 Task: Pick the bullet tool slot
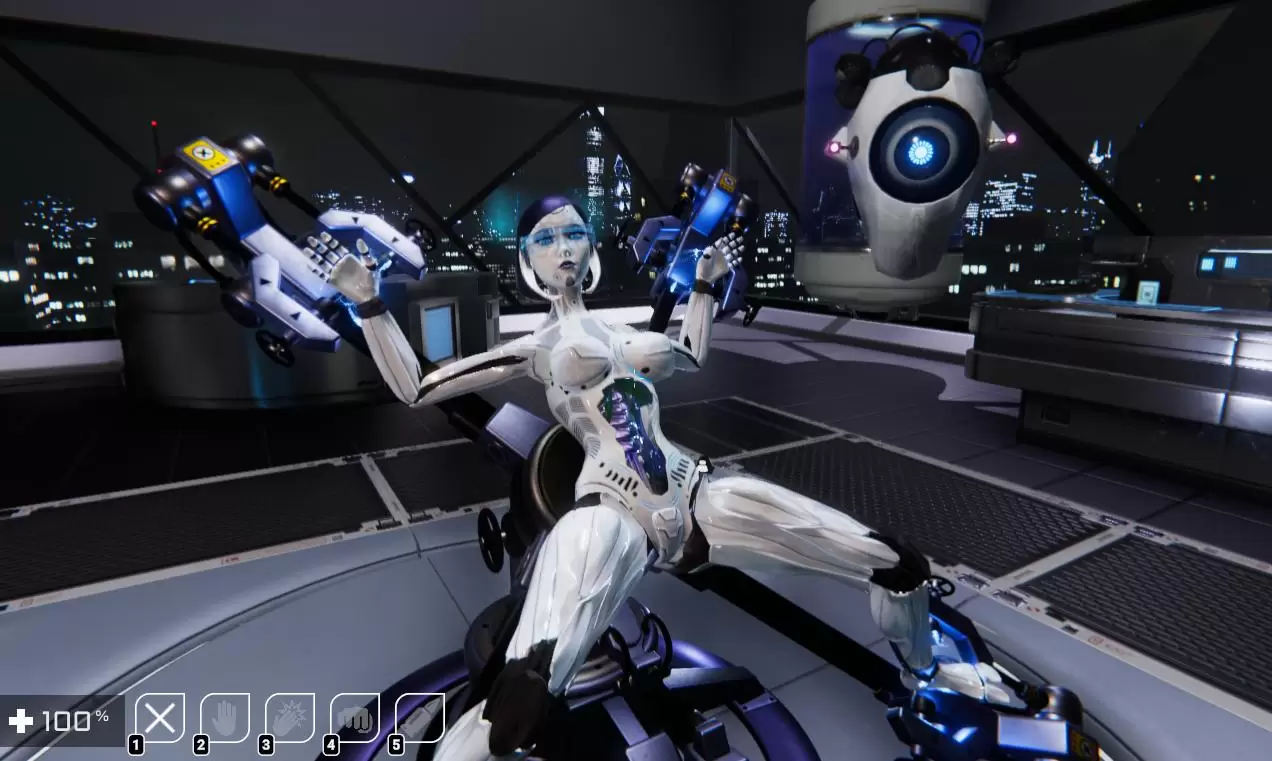420,718
